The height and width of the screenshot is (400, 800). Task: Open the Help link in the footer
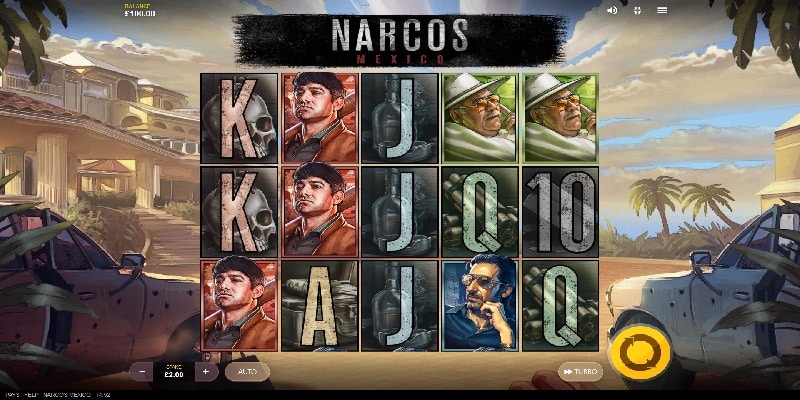[33, 395]
